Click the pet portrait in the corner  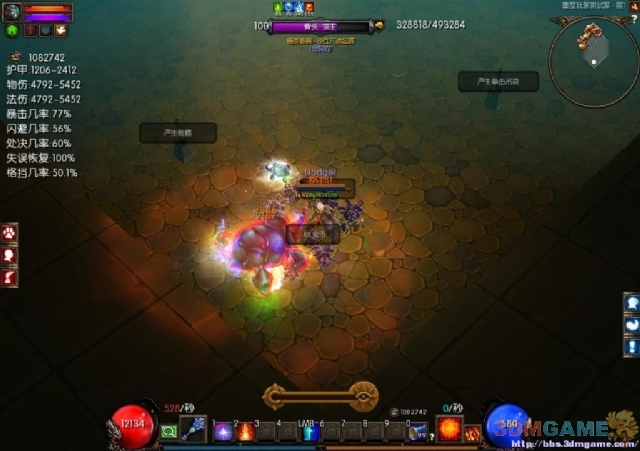(10, 12)
